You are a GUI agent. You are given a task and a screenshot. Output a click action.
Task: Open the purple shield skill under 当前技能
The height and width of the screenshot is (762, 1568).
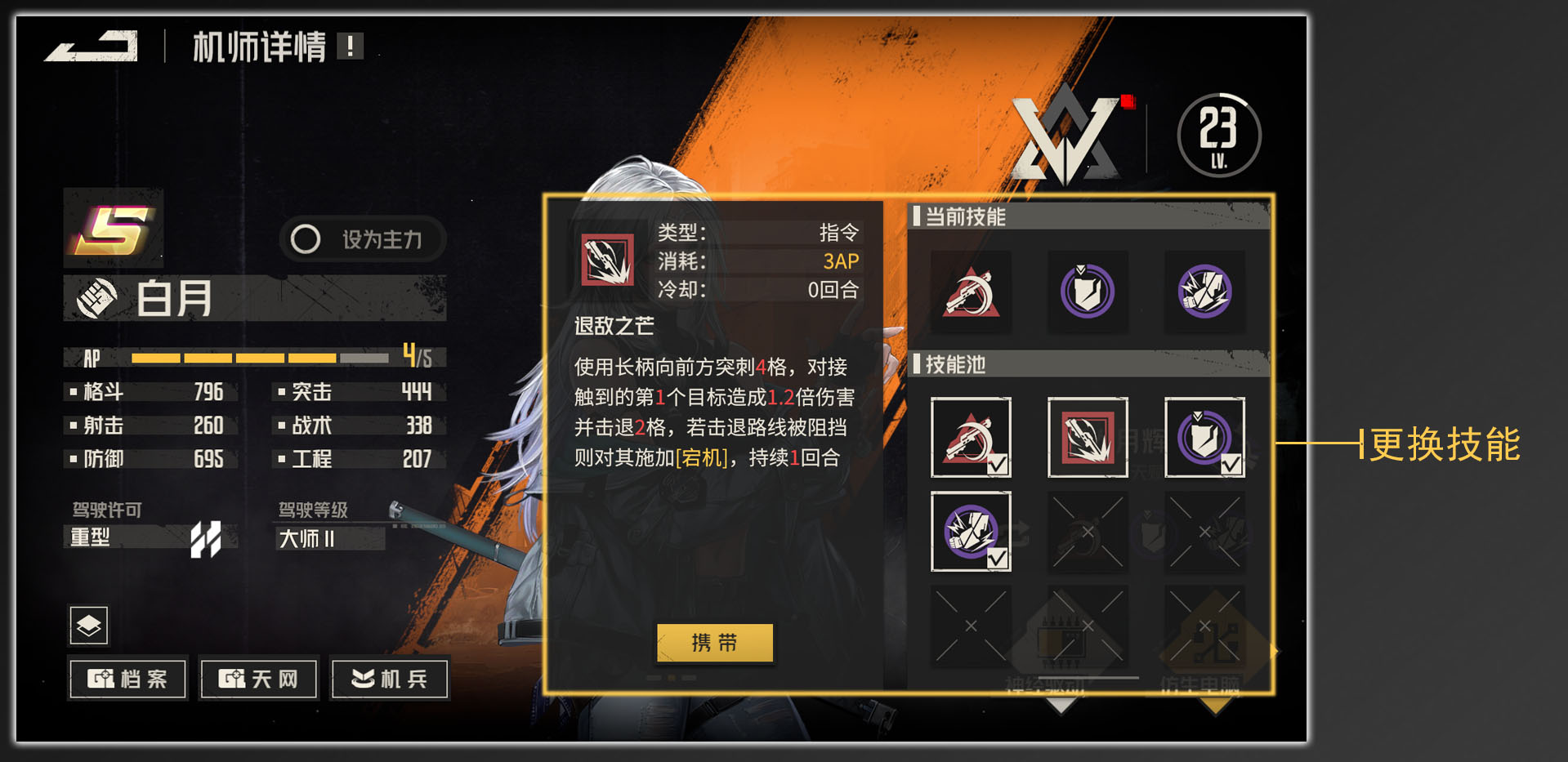1088,292
